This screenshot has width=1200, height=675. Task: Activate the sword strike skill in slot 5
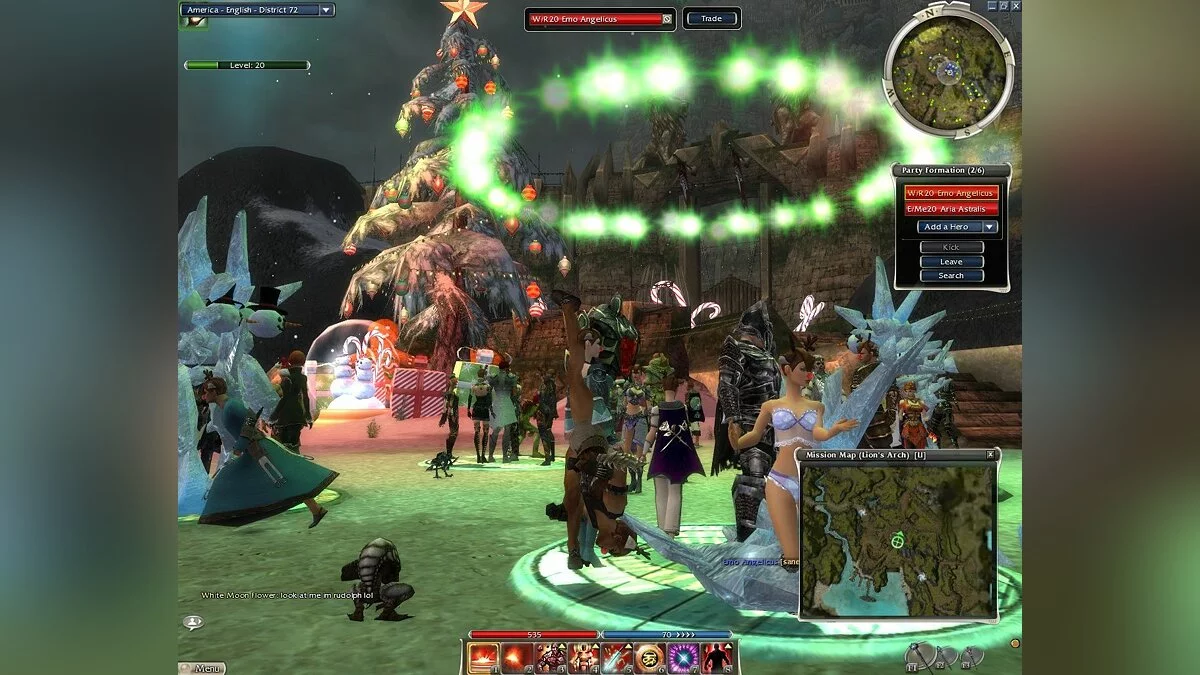click(616, 657)
